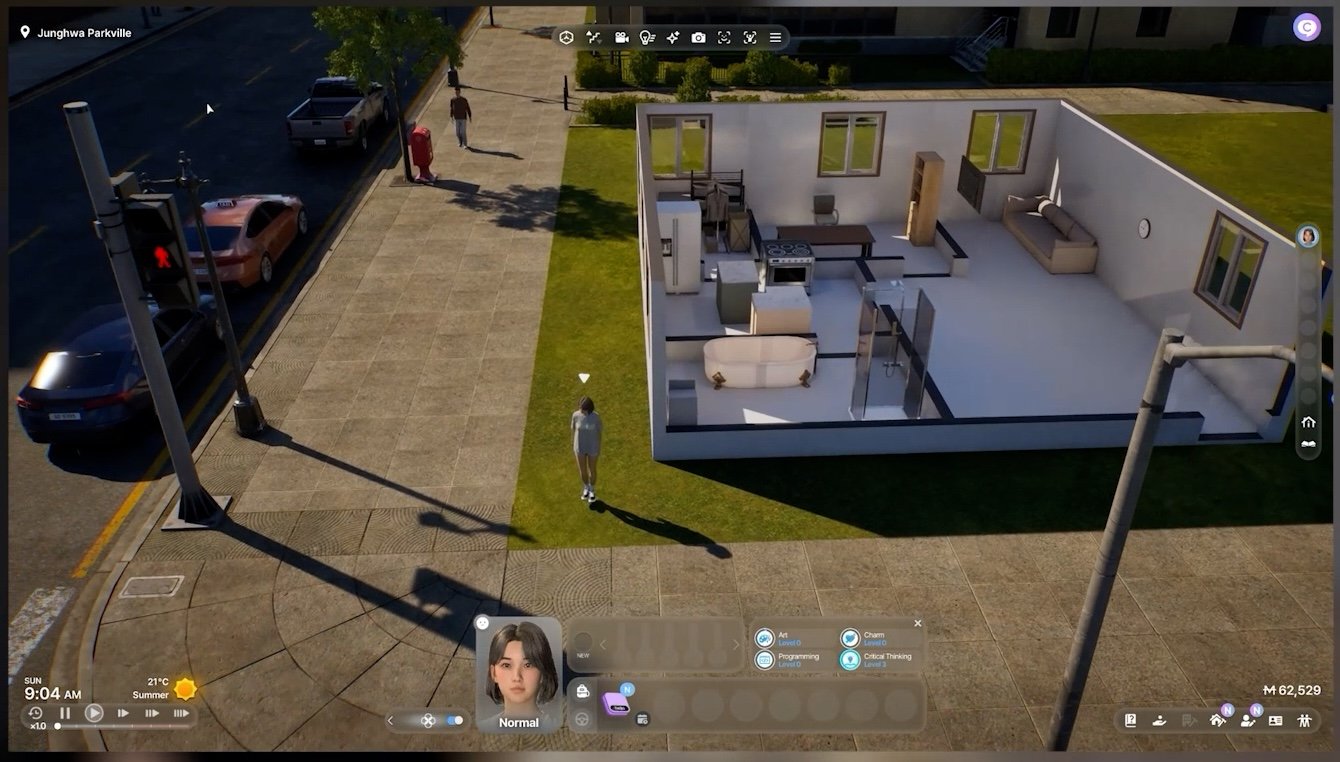Click the lightbulb tips icon
Screen dimensions: 1340x762
click(x=647, y=38)
